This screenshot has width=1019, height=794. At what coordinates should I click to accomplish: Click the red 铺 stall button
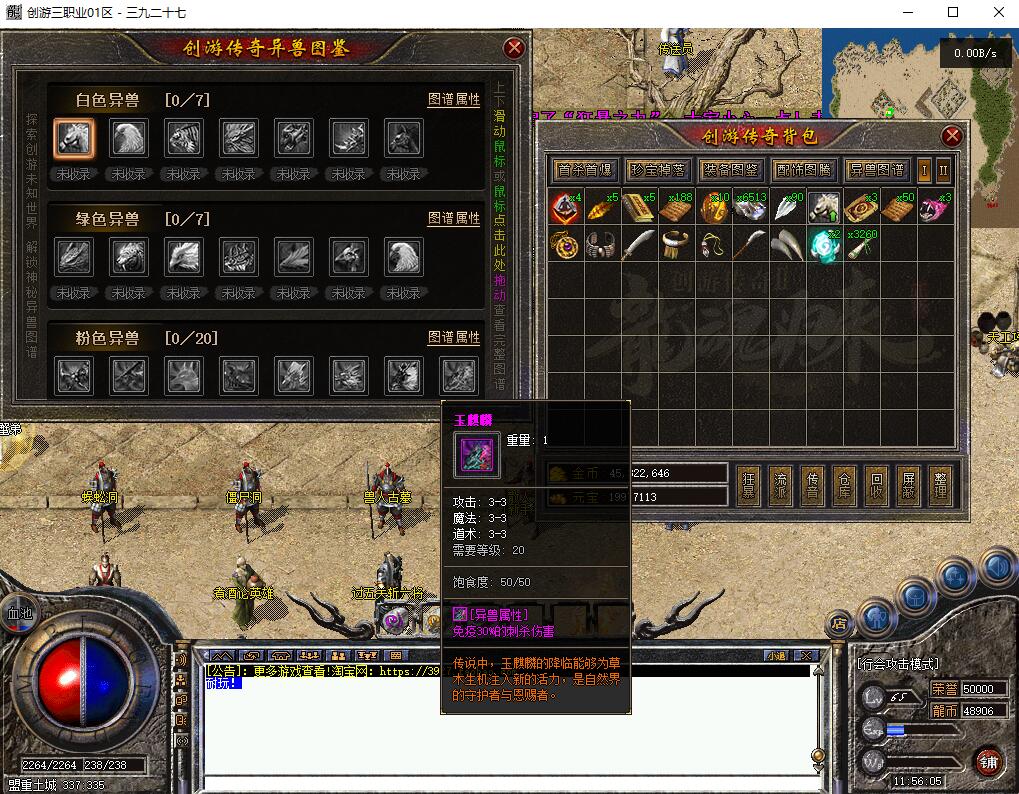pos(988,762)
